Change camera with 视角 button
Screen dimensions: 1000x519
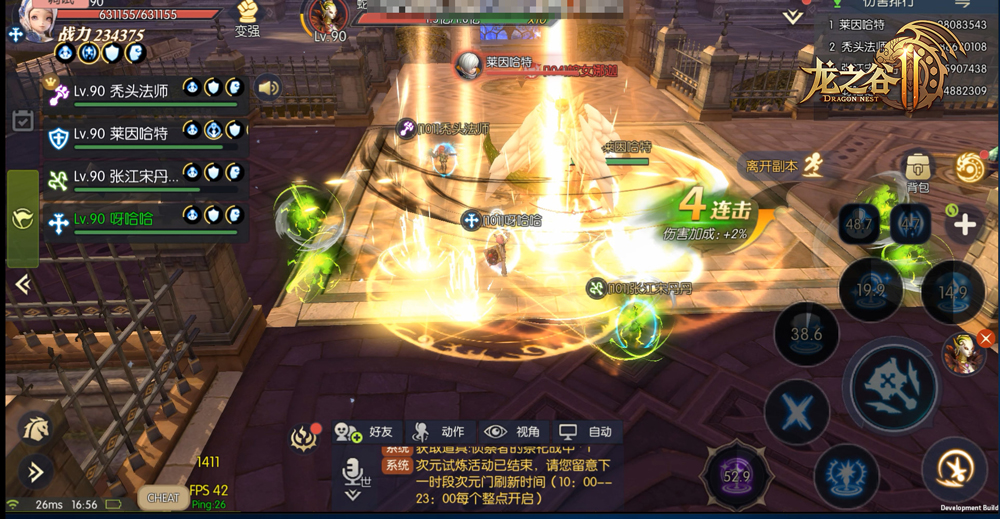coord(513,432)
